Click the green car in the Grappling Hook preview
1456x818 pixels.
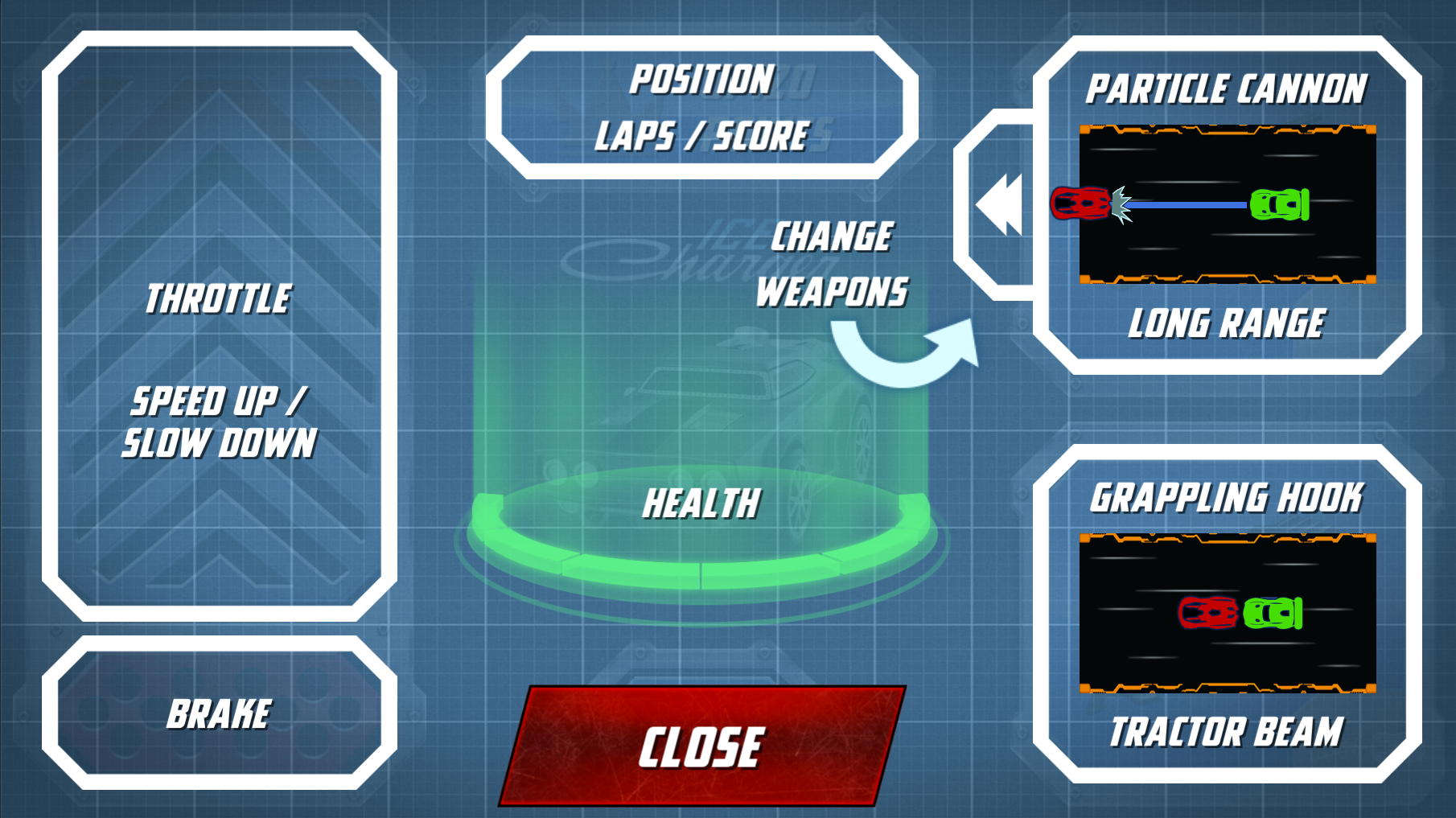coord(1273,615)
